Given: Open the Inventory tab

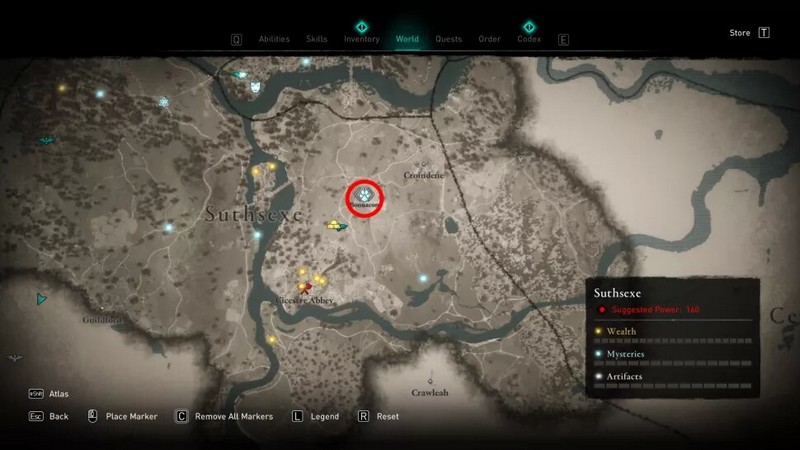Looking at the screenshot, I should click(361, 40).
